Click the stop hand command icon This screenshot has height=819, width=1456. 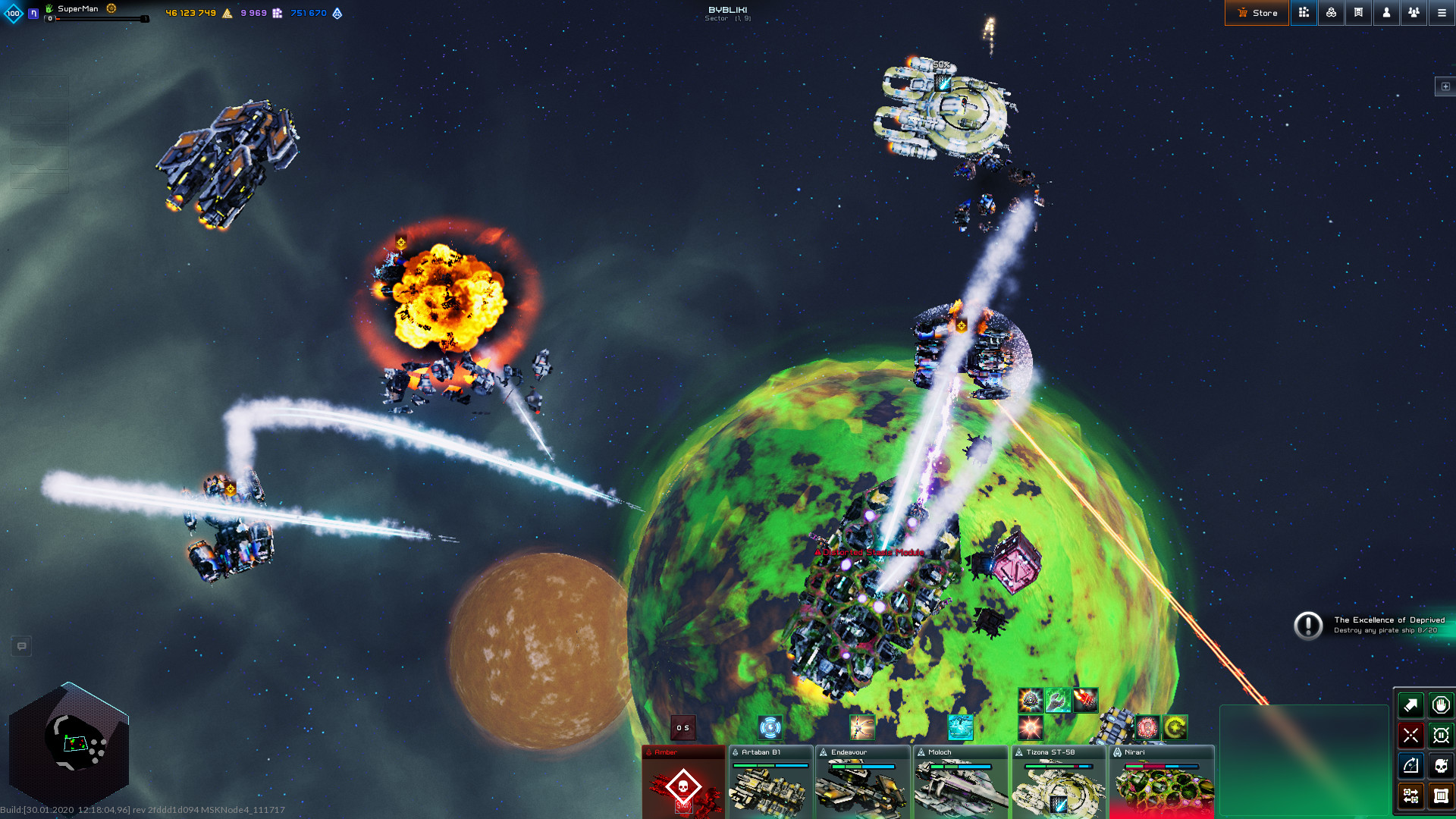click(1440, 705)
